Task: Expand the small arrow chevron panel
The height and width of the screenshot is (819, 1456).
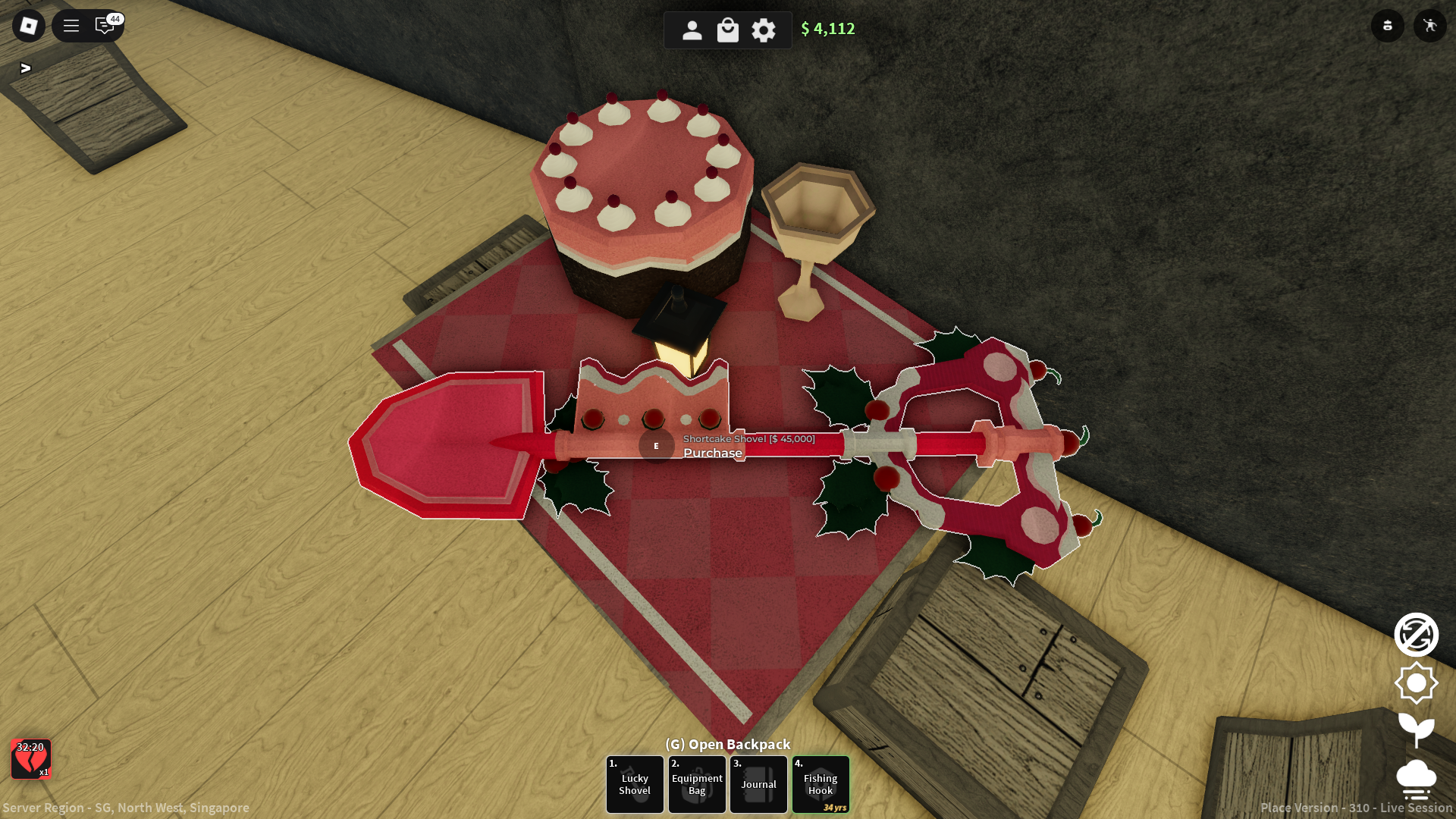Action: pyautogui.click(x=26, y=68)
